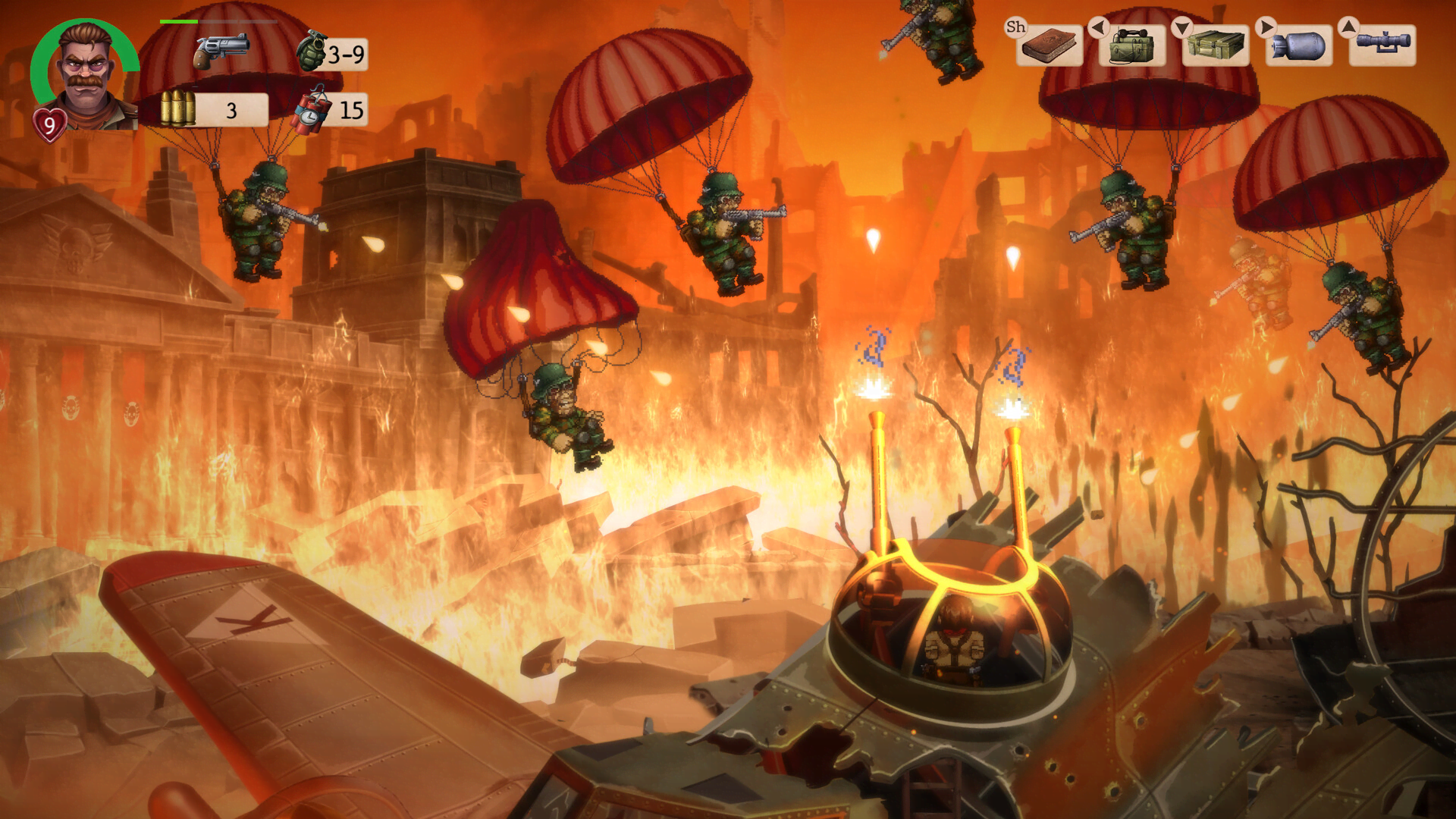Use the field radio item
The height and width of the screenshot is (819, 1456).
point(1132,45)
